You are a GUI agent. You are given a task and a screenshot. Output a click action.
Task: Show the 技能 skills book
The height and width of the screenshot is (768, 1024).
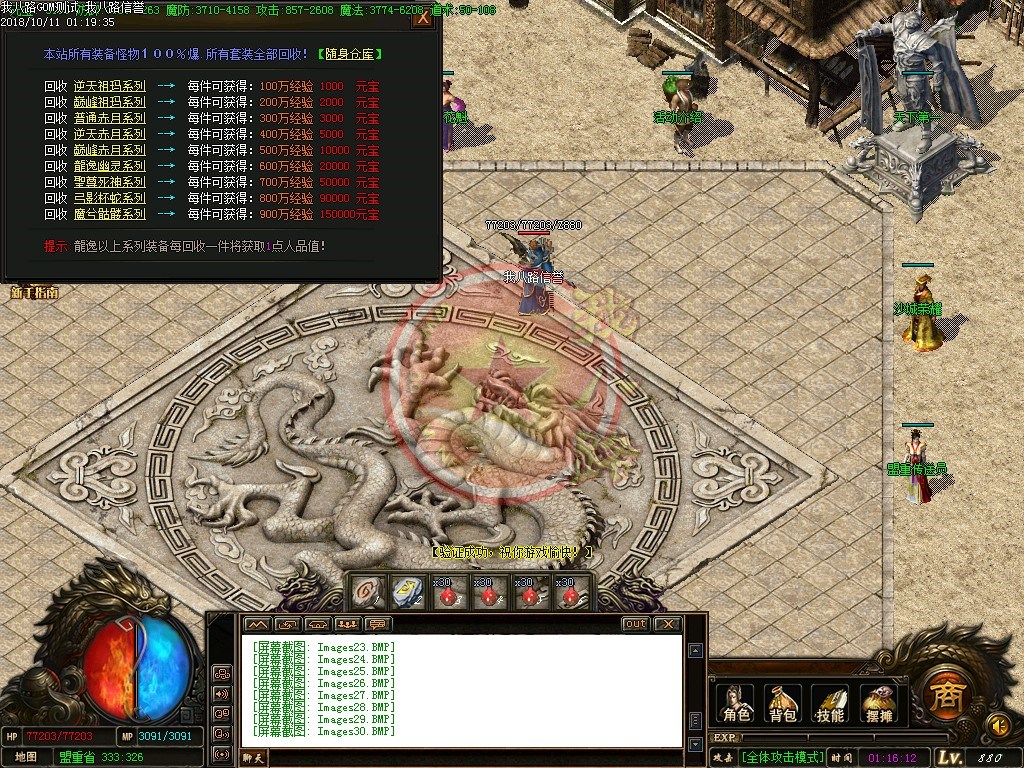click(830, 703)
